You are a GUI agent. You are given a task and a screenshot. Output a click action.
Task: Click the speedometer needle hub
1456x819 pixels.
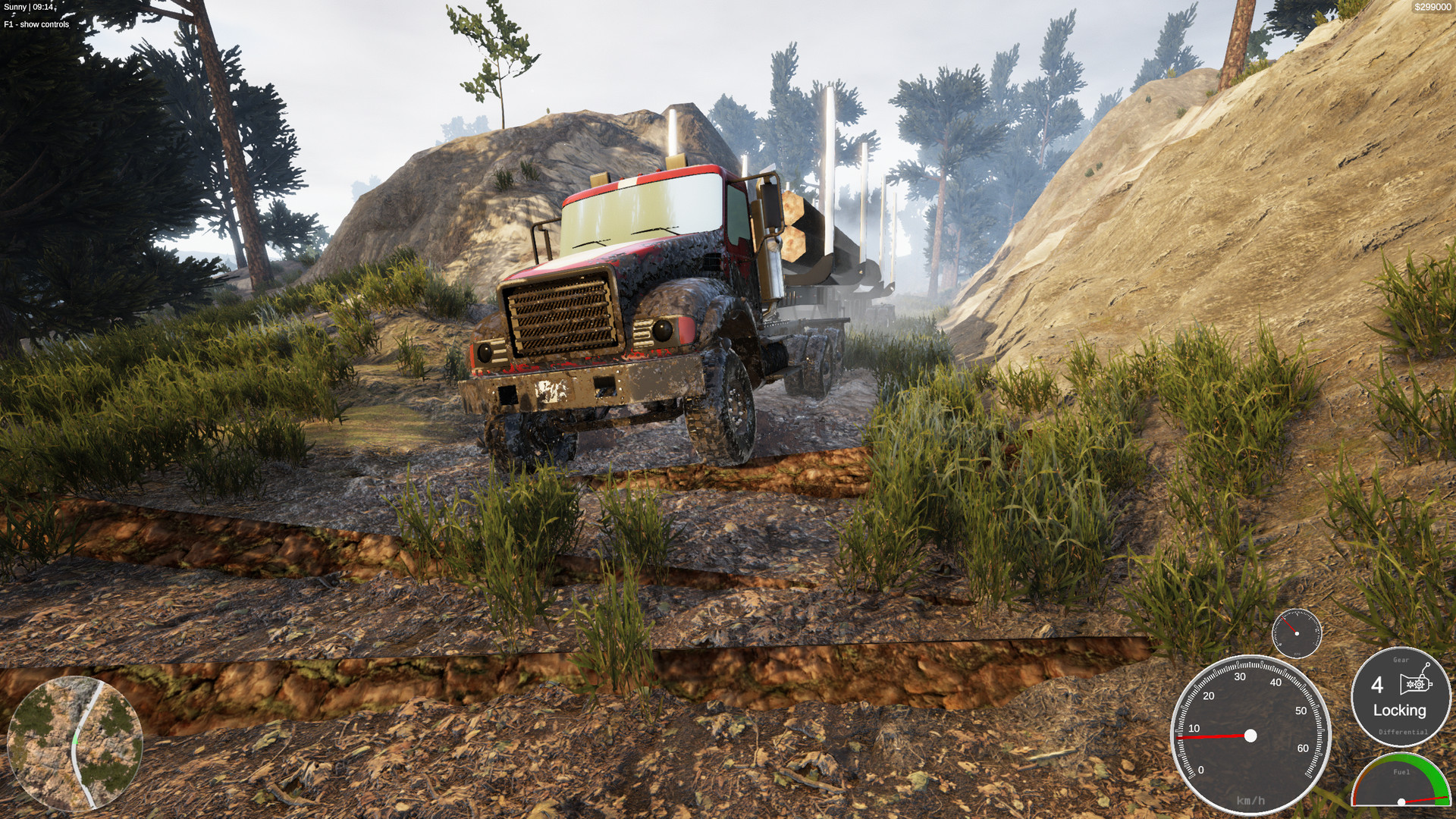[1250, 734]
